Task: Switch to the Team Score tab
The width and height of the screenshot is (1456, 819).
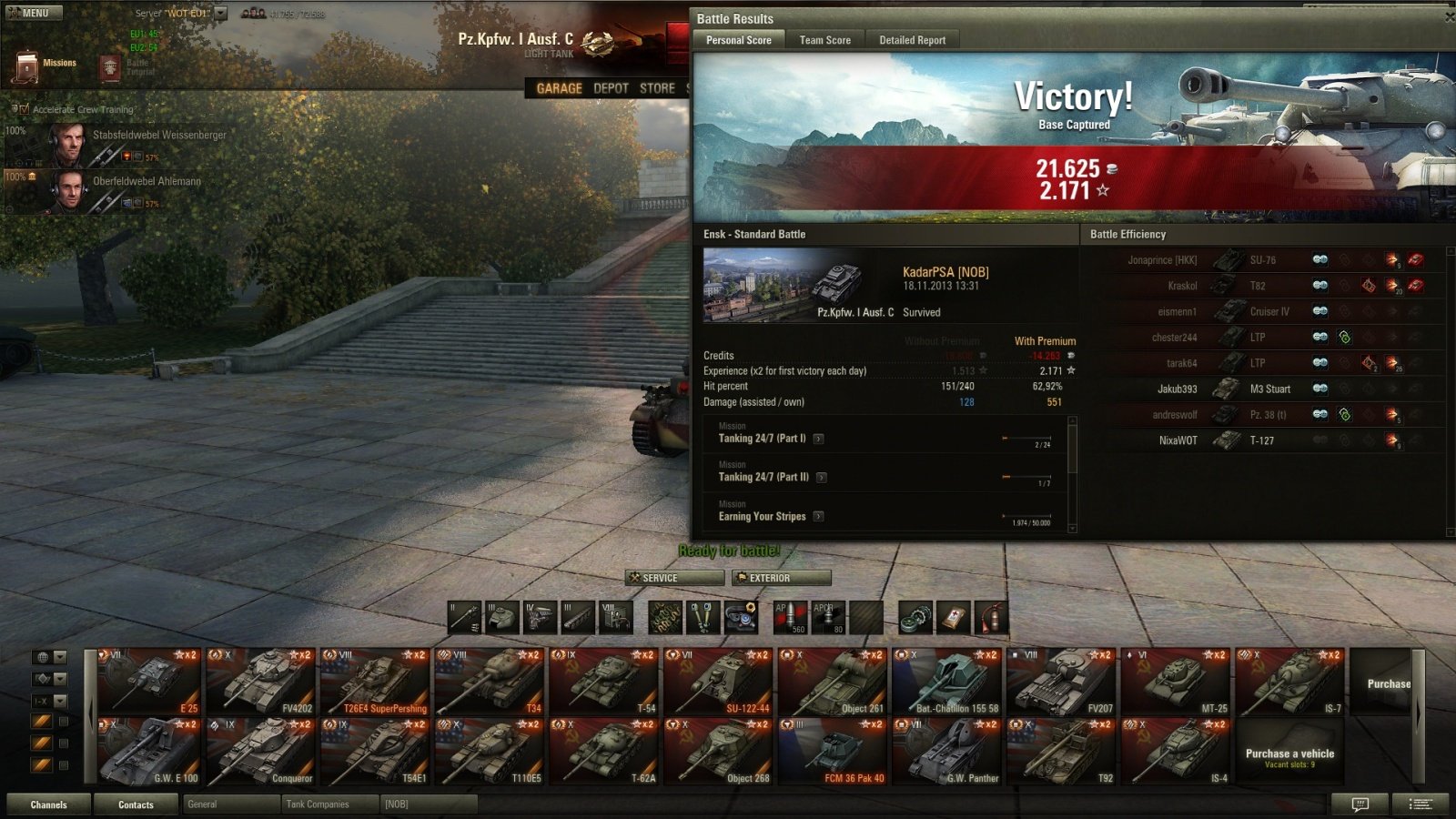Action: pyautogui.click(x=824, y=40)
